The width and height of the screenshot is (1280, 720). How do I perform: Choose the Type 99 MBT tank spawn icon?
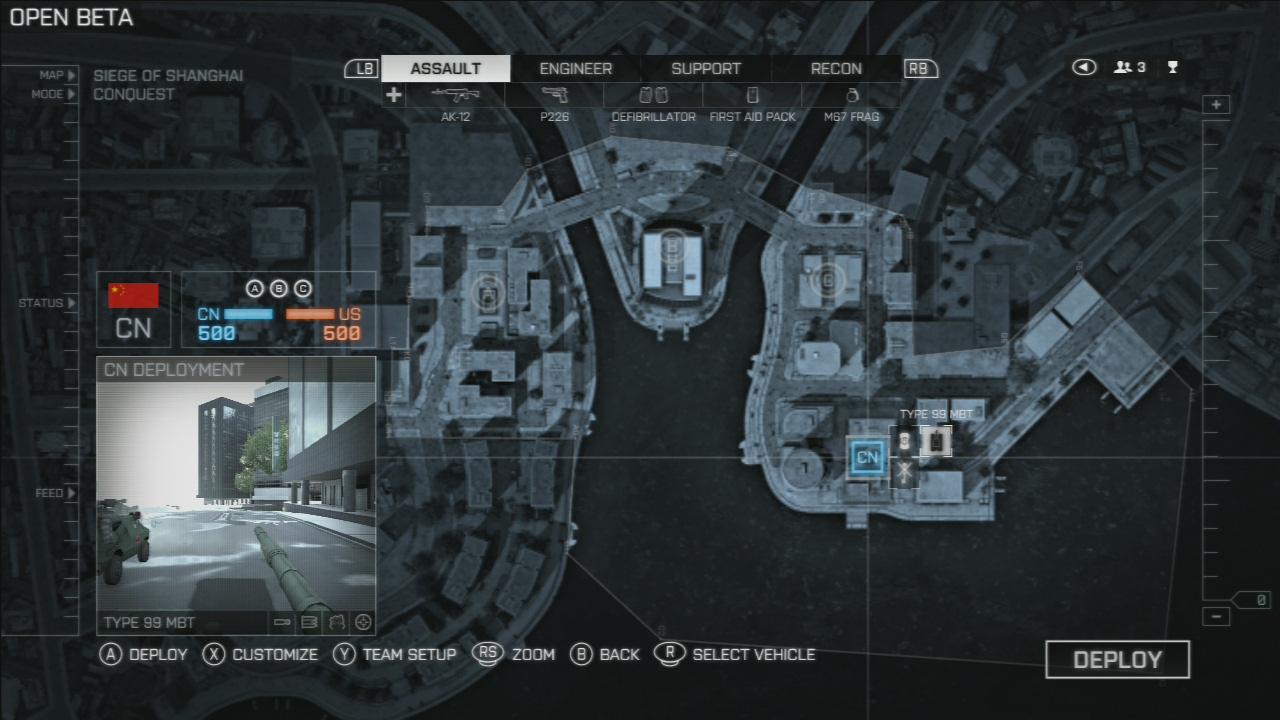[x=936, y=440]
